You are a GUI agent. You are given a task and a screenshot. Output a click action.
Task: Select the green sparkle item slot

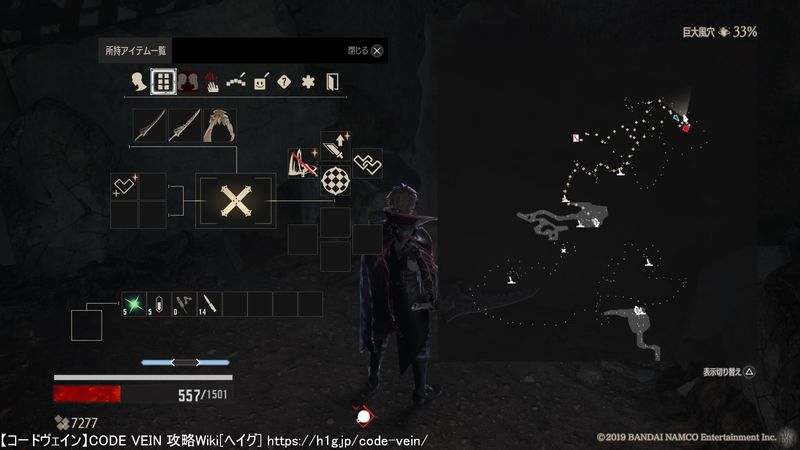[x=135, y=304]
